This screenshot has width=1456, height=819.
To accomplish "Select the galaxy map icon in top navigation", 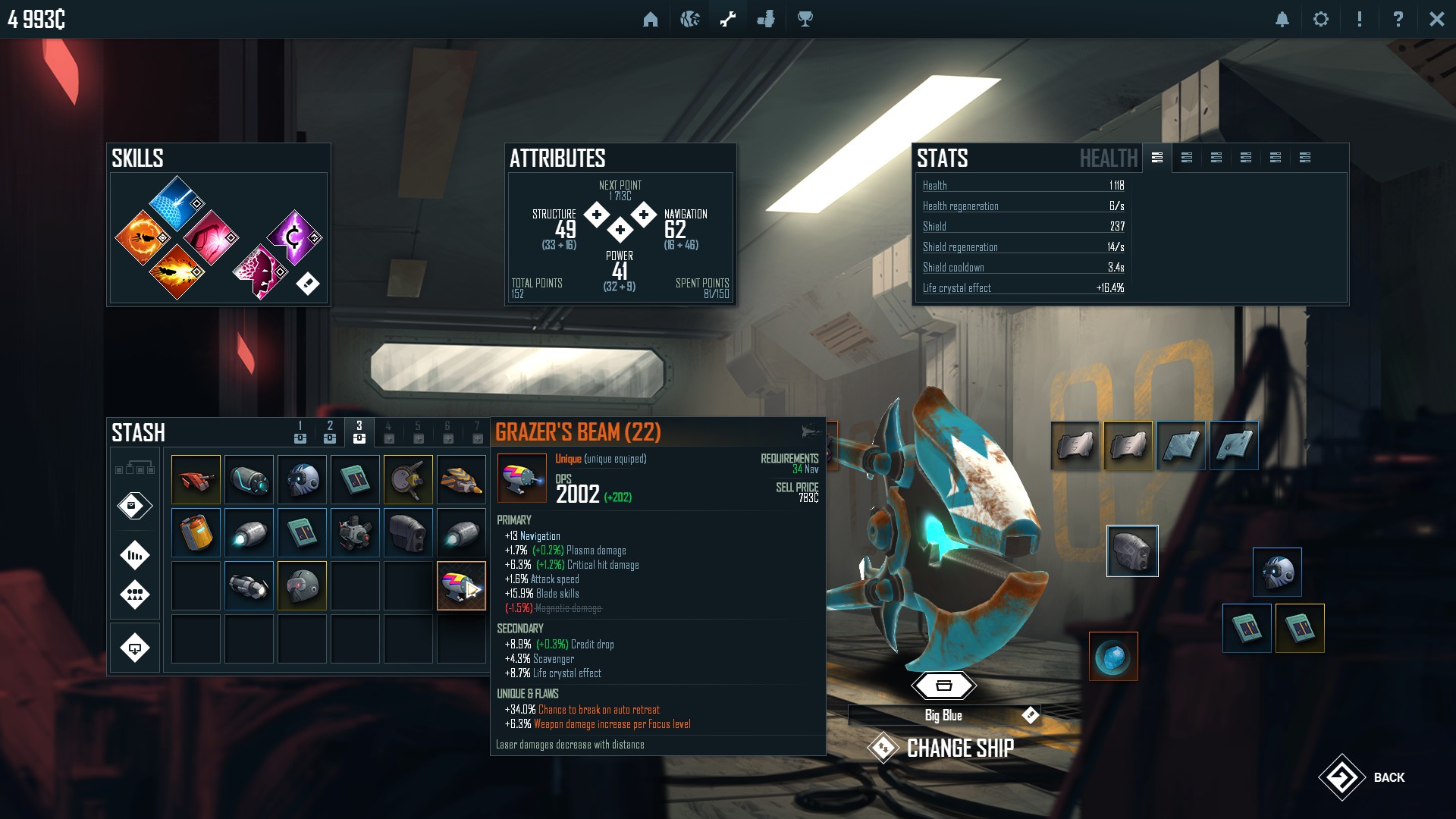I will click(x=689, y=19).
